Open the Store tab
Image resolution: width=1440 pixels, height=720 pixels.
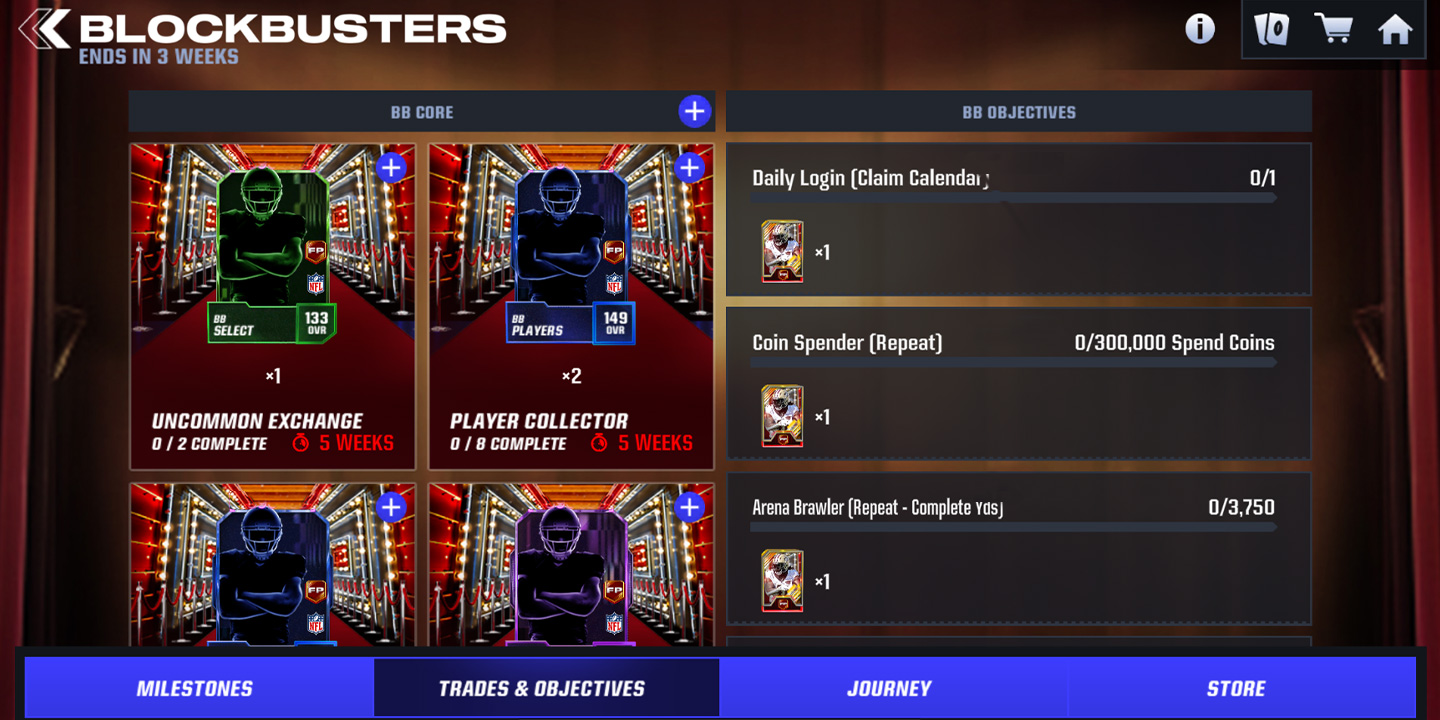pyautogui.click(x=1237, y=688)
